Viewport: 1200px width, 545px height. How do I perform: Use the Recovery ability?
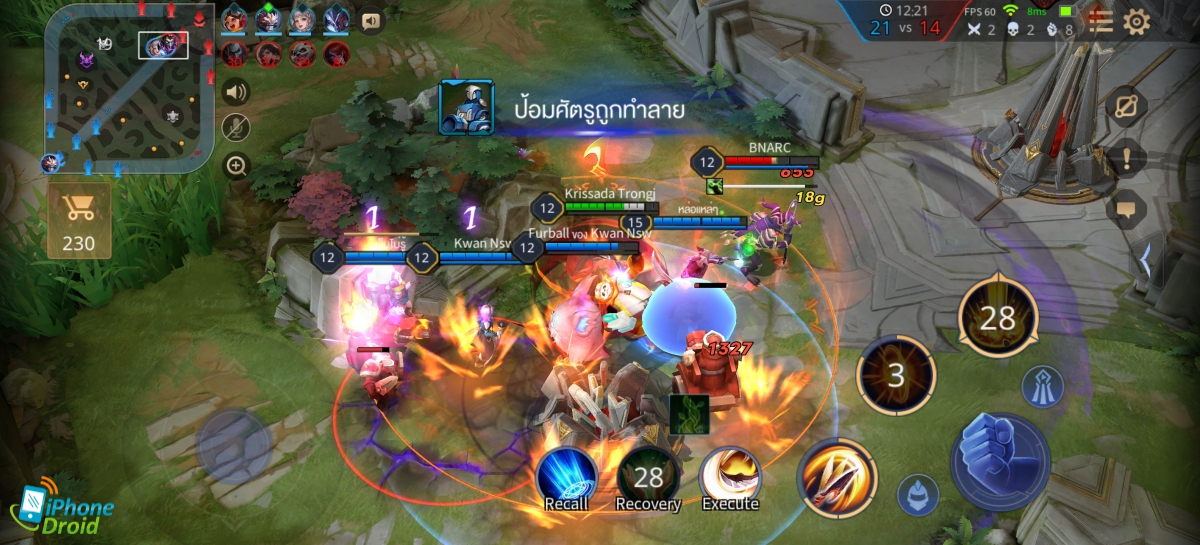click(648, 477)
